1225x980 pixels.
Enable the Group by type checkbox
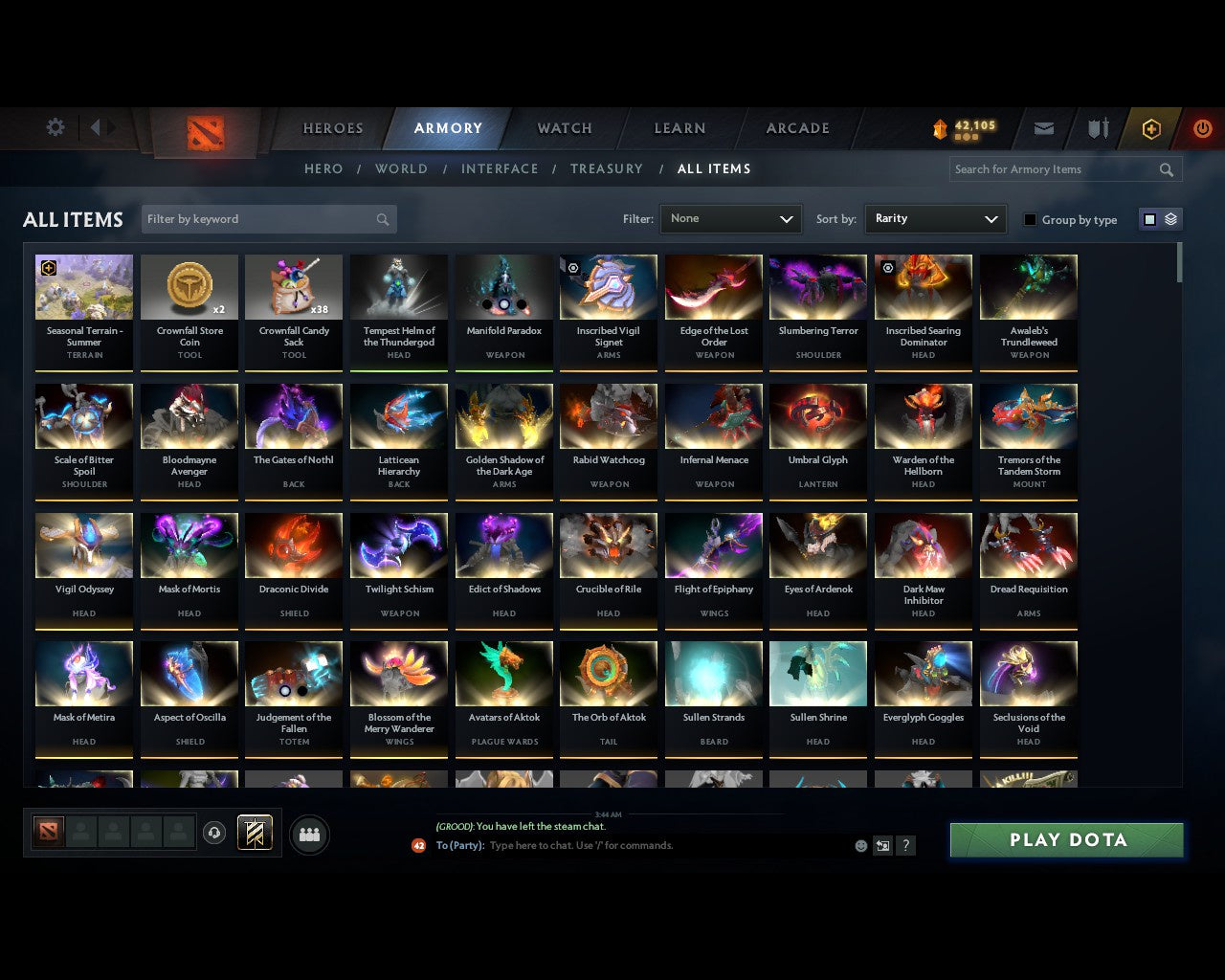pos(1030,218)
